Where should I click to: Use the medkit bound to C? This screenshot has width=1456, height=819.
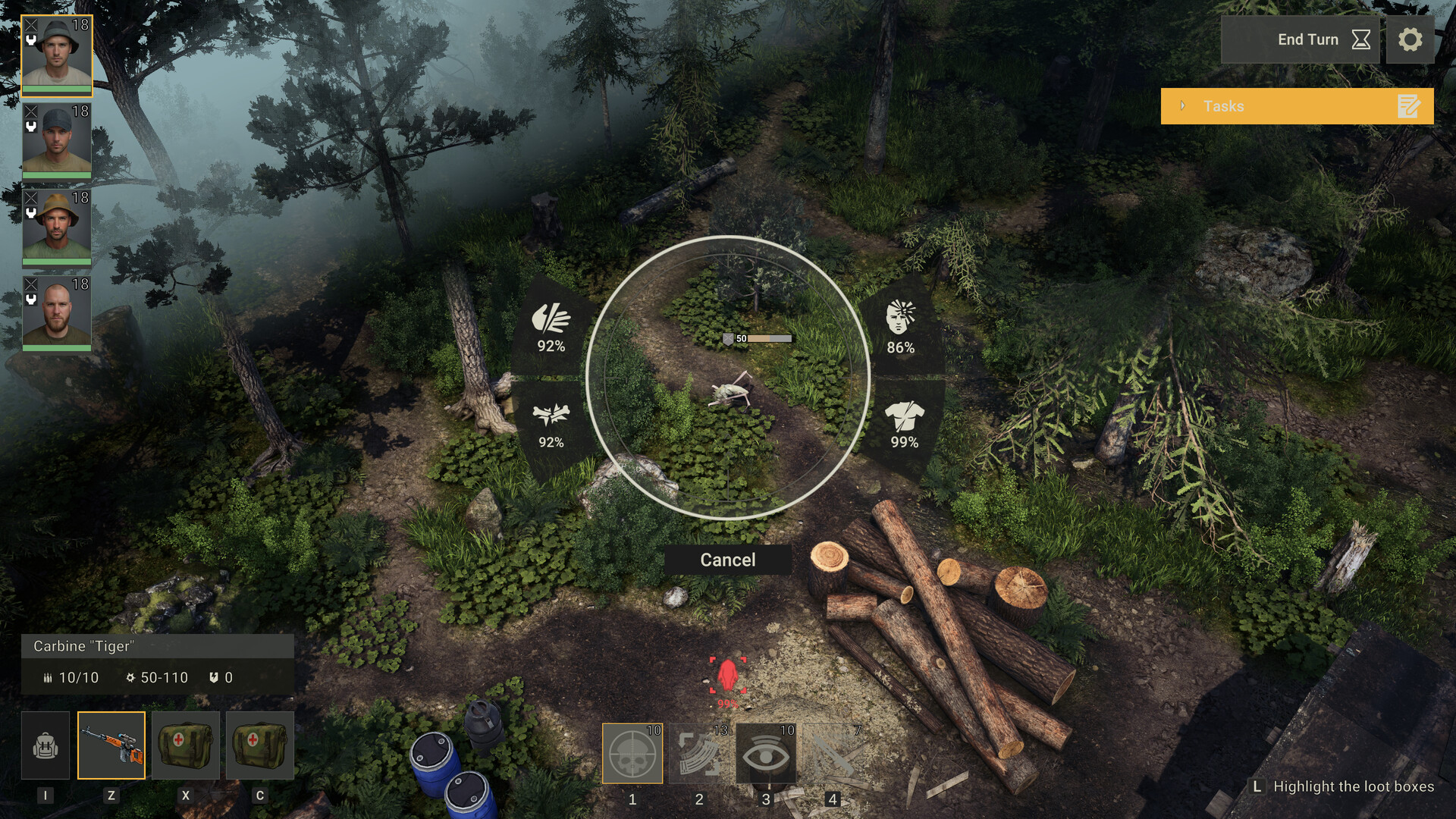pos(260,745)
